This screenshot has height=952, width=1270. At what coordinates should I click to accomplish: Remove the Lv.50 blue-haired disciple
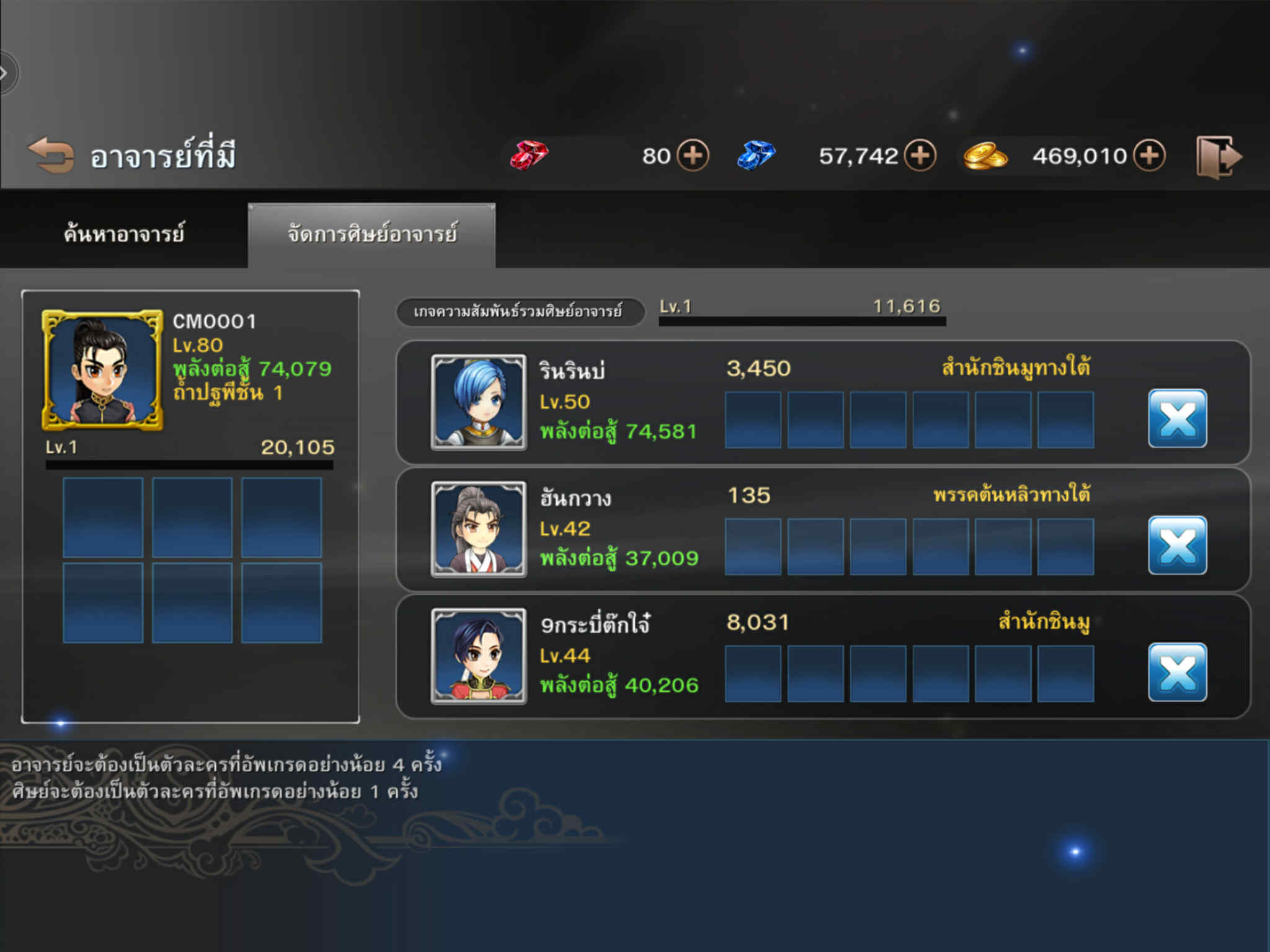click(x=1177, y=418)
